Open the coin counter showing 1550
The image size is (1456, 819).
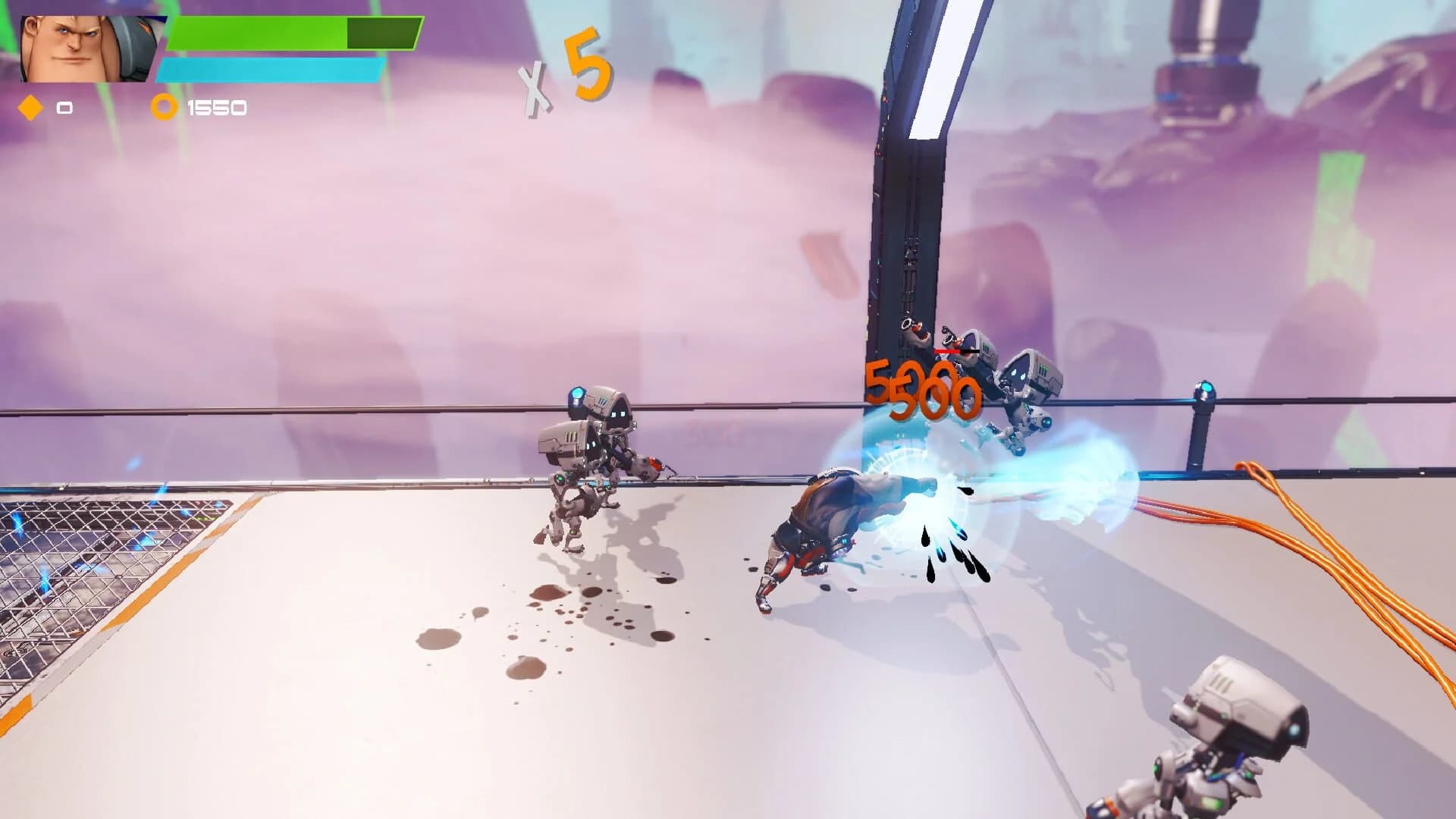point(216,108)
